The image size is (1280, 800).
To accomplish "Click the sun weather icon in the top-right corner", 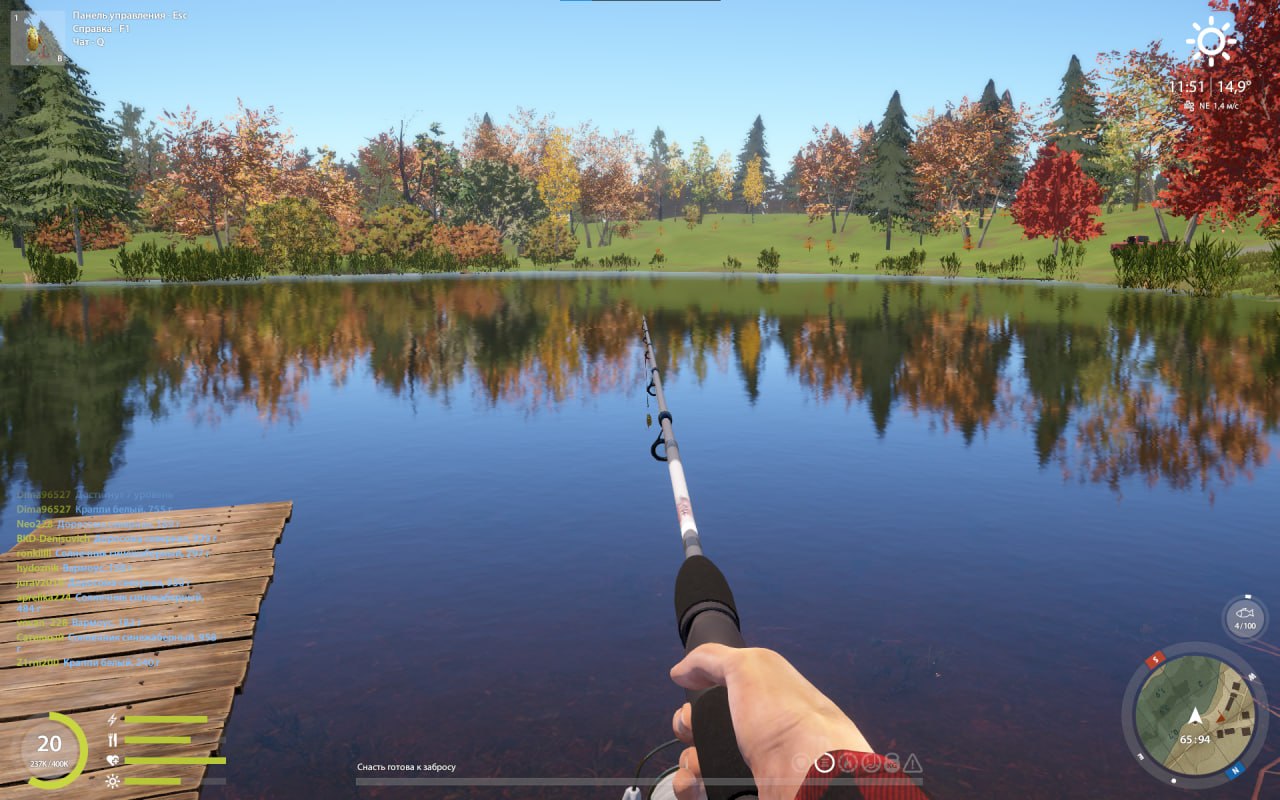I will point(1209,40).
